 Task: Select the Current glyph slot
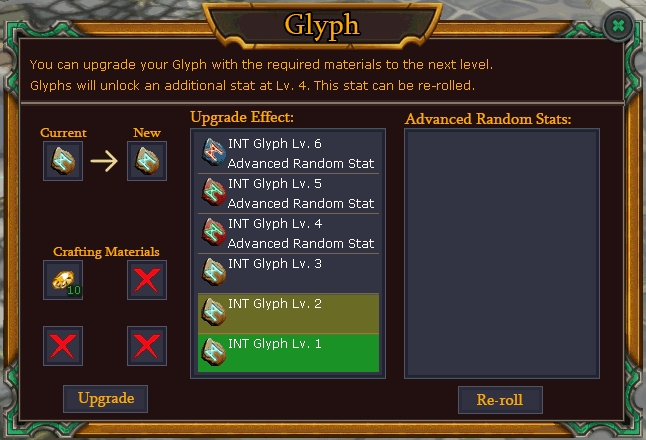(63, 161)
